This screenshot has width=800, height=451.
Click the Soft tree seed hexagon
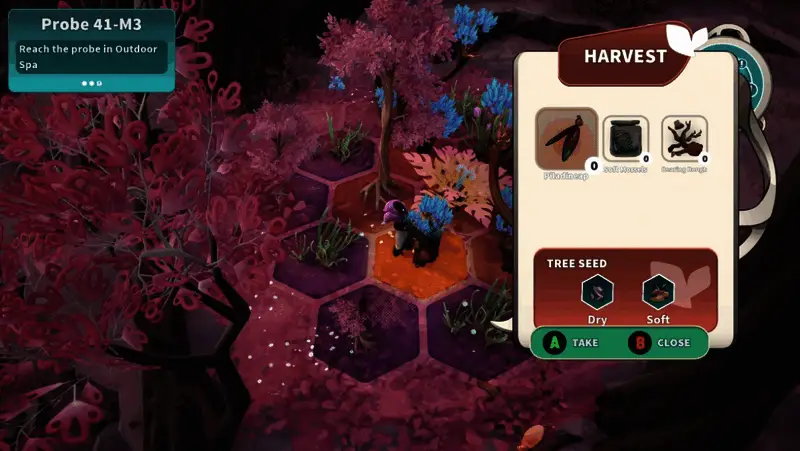(658, 292)
